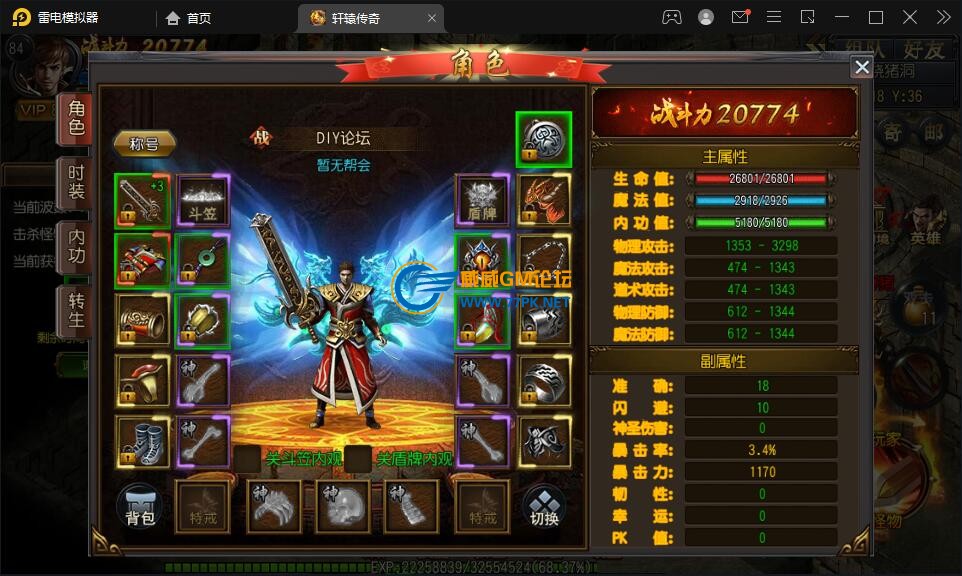Minimize the emulator window
The image size is (962, 576).
[x=841, y=17]
